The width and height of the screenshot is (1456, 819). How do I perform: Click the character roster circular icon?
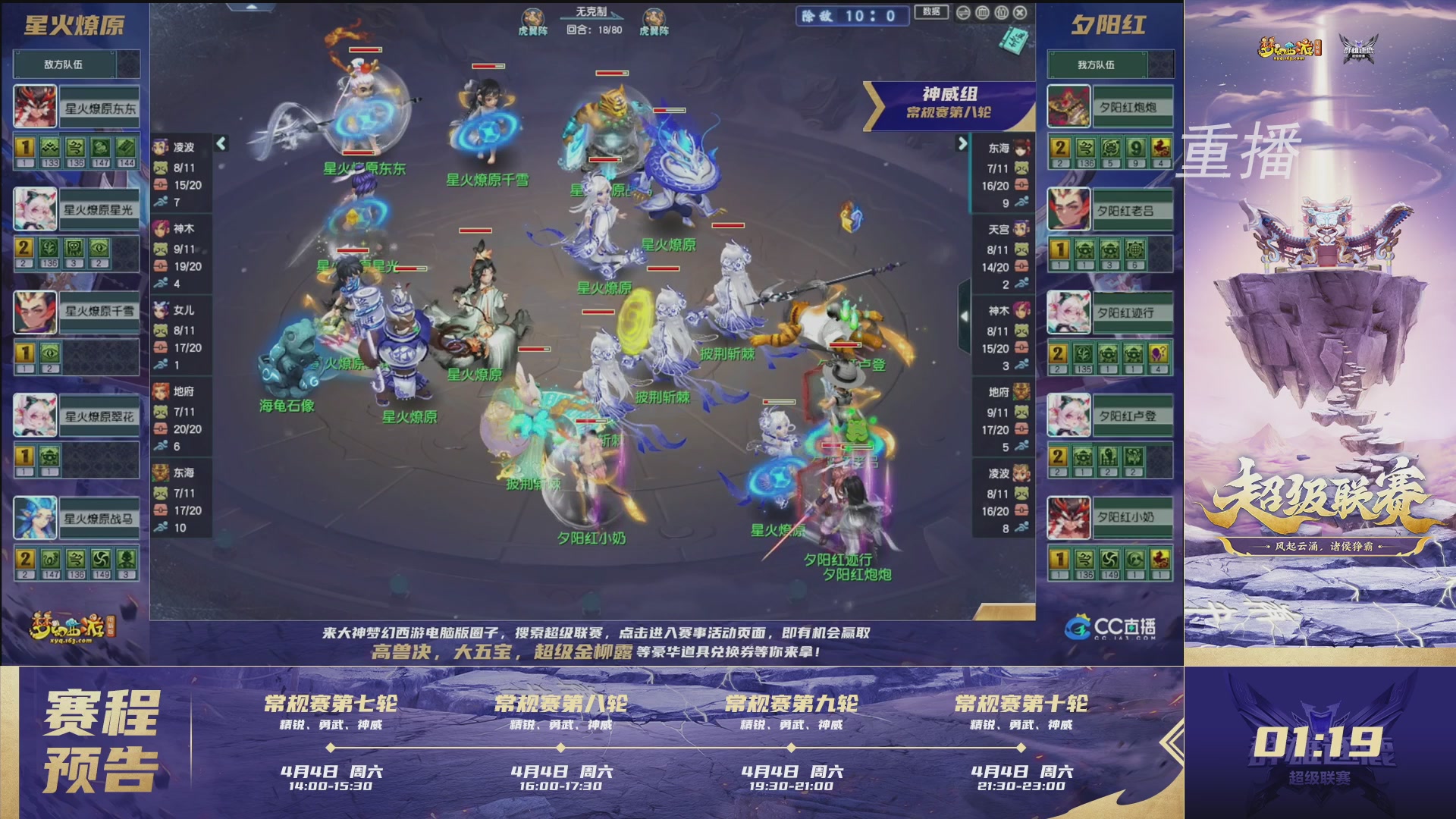[1002, 11]
